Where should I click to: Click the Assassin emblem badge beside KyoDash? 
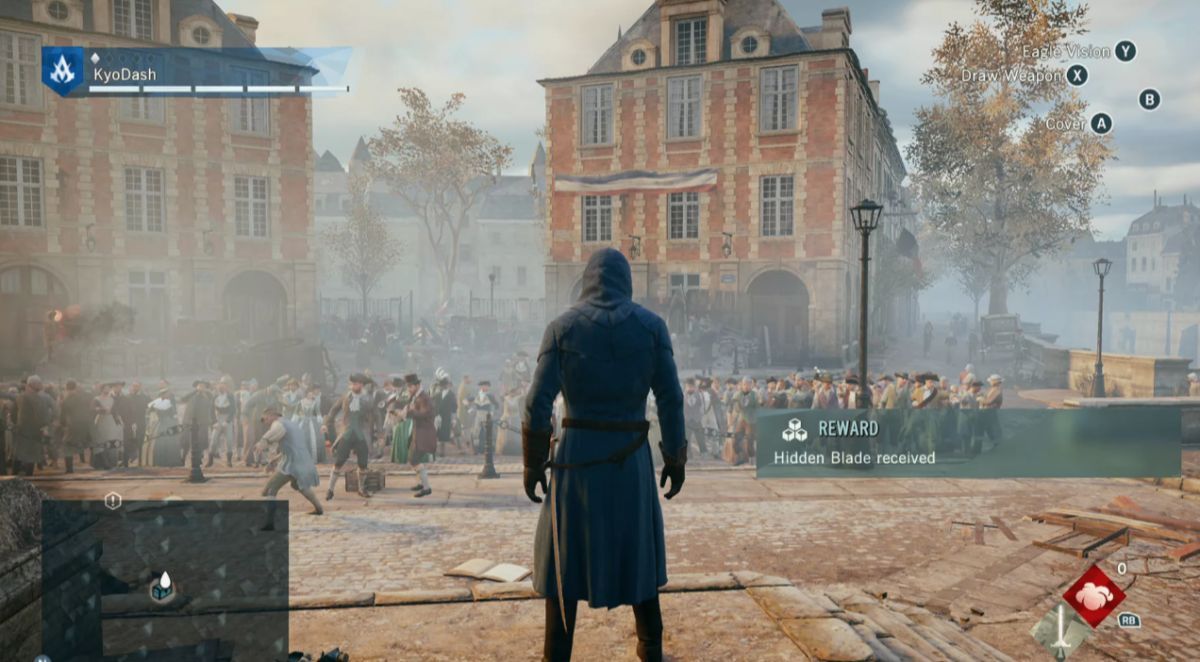pos(63,70)
